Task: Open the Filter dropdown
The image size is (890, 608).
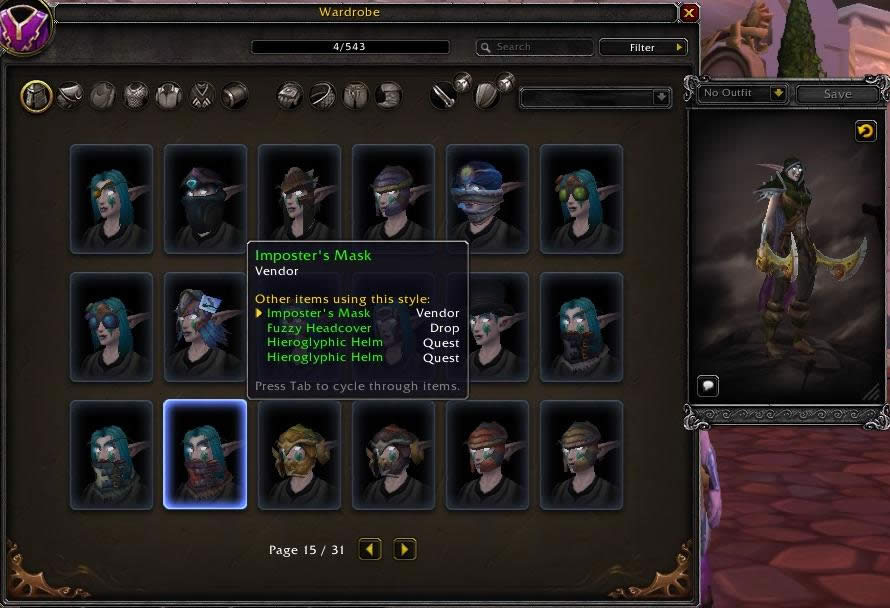Action: 643,47
